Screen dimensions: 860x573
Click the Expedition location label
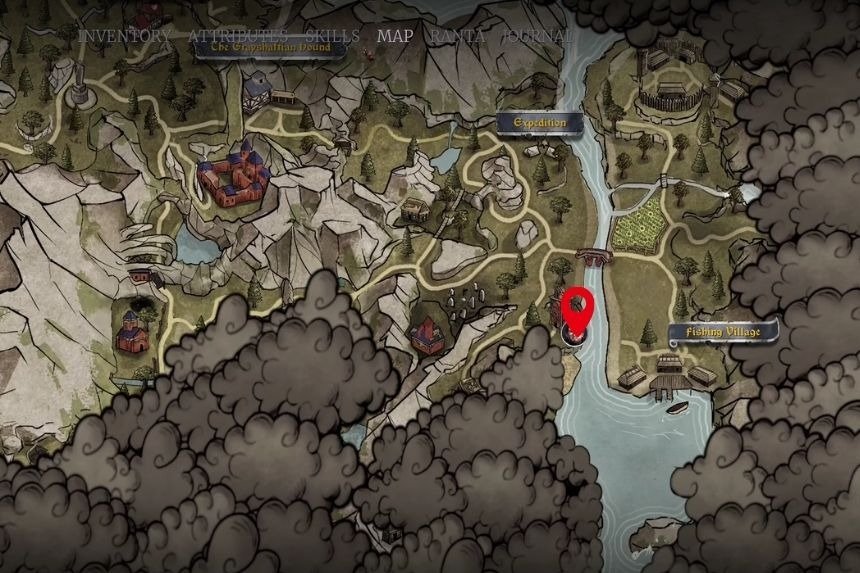point(539,123)
